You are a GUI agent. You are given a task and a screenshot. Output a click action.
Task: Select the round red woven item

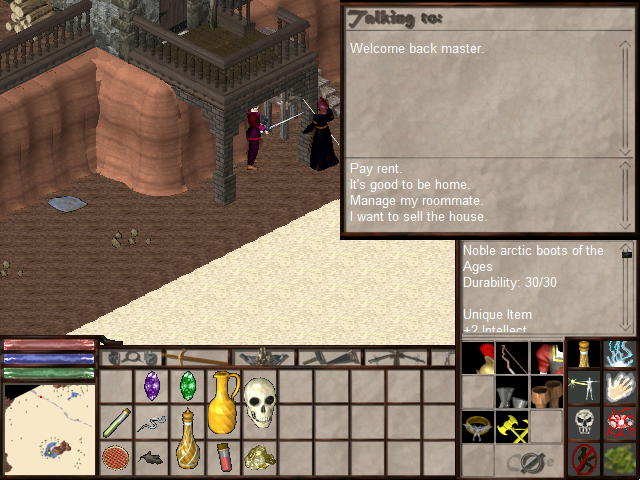coord(116,458)
